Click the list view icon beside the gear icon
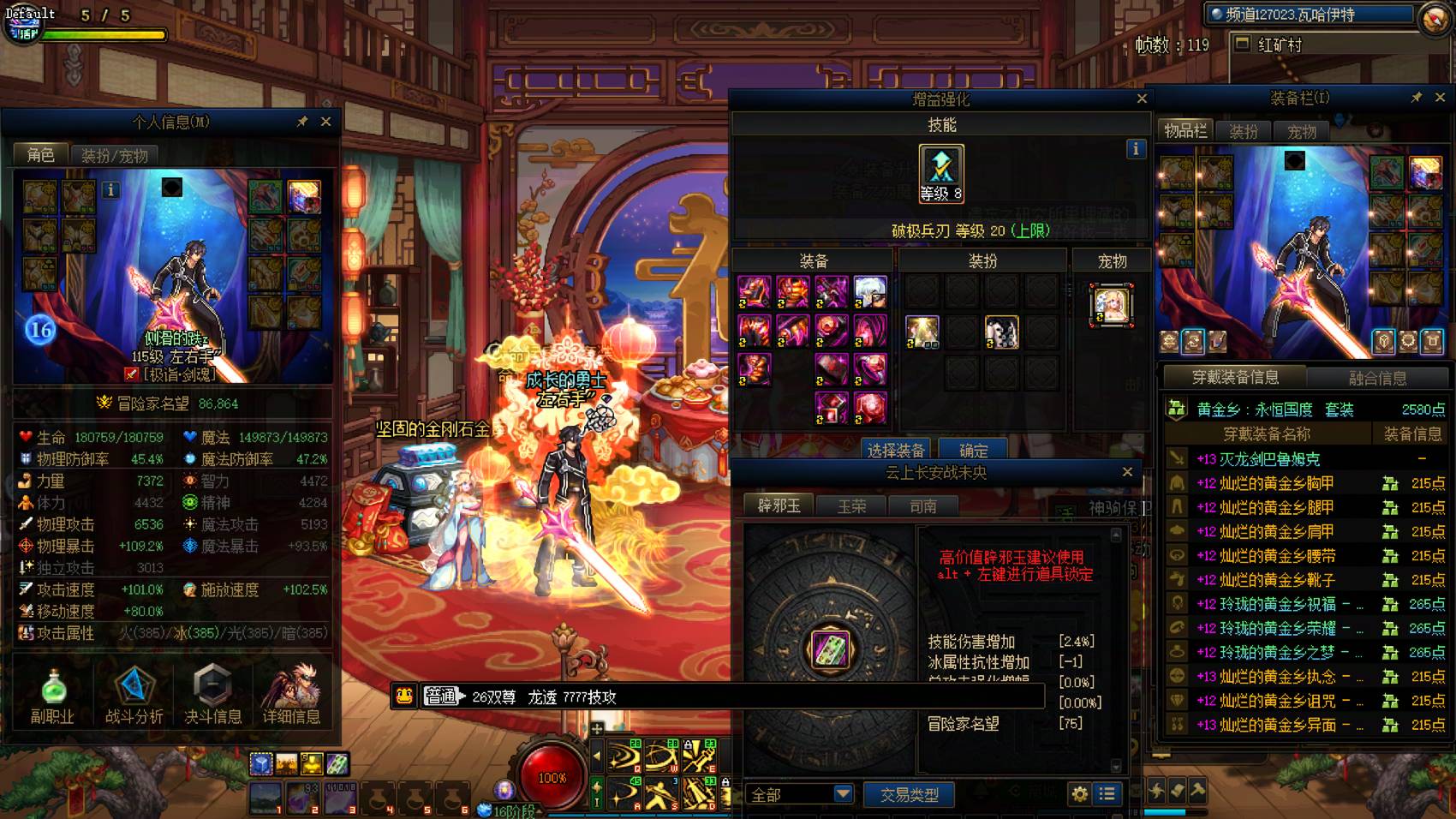The height and width of the screenshot is (819, 1456). [x=1107, y=794]
